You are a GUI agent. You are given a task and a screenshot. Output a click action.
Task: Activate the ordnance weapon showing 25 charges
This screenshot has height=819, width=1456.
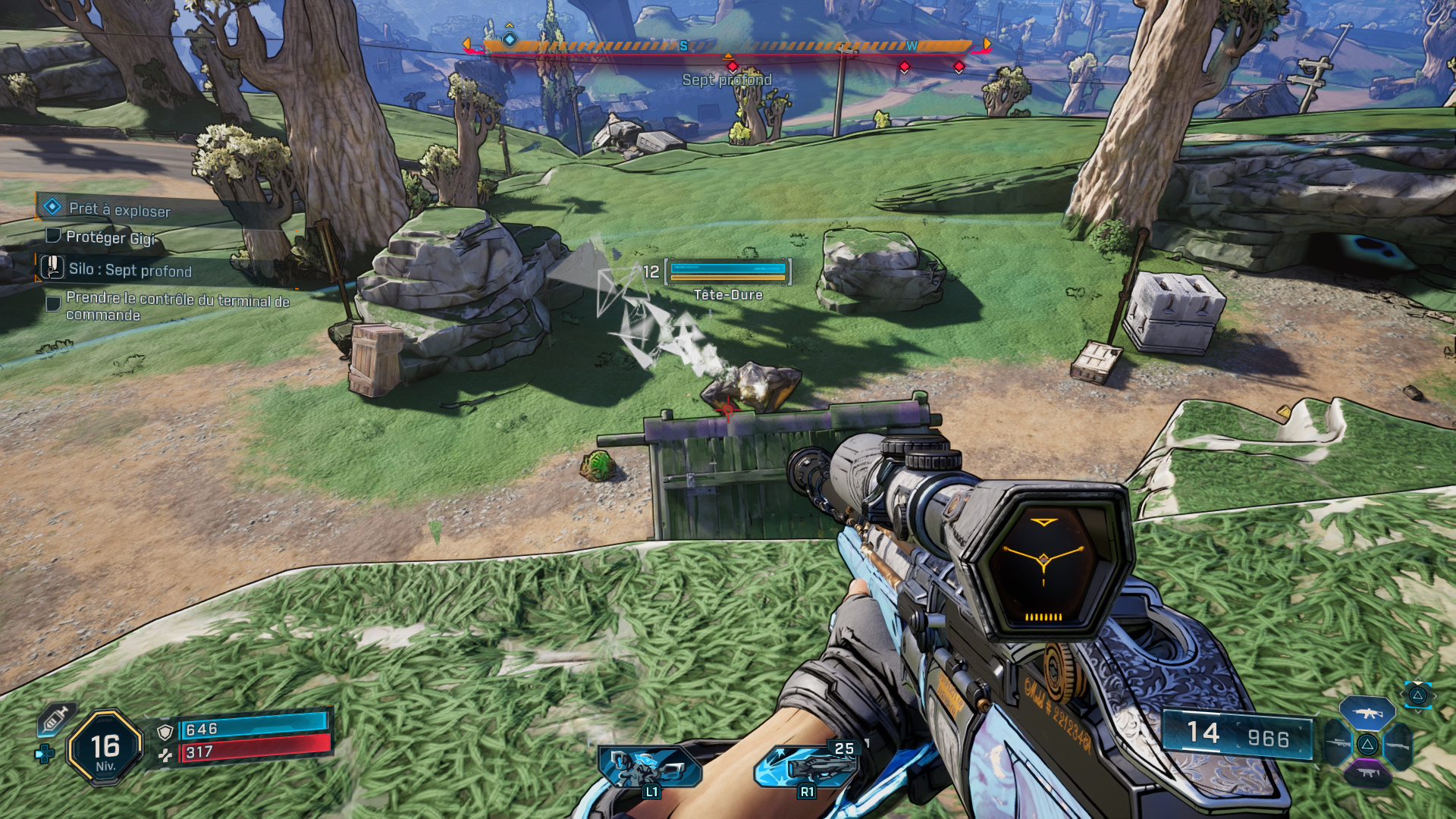click(806, 766)
